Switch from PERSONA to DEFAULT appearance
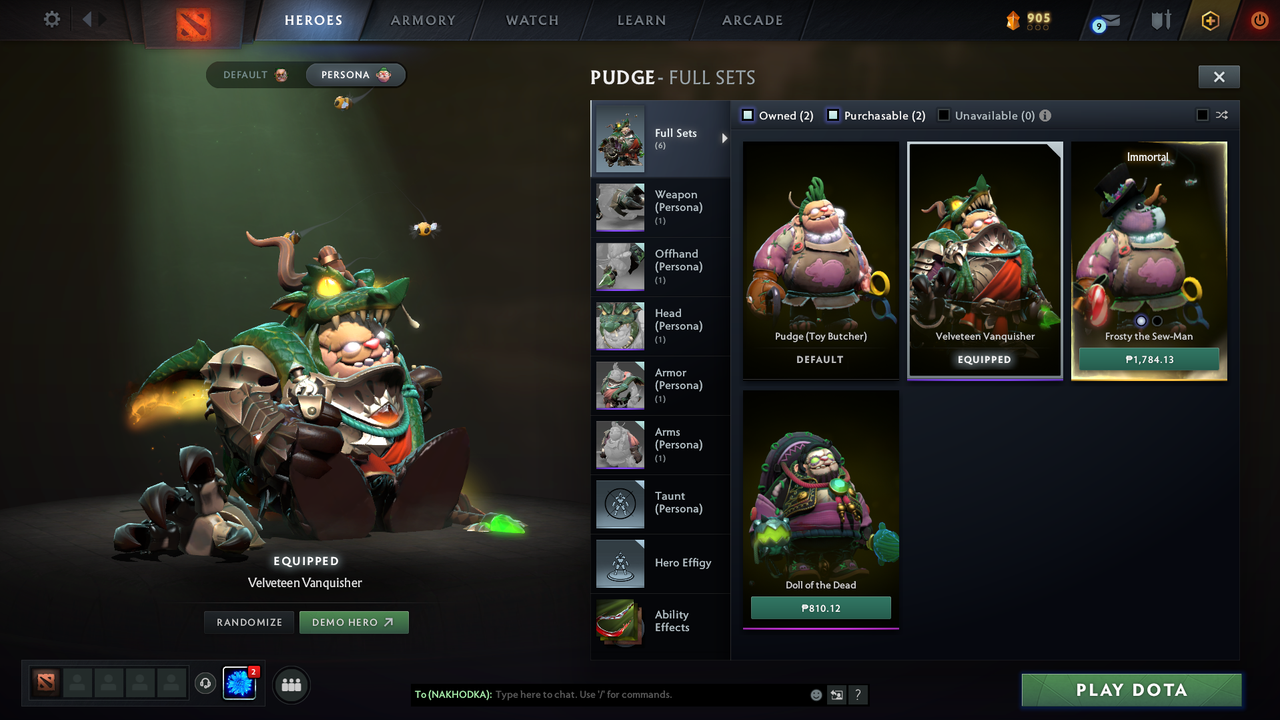Screen dimensions: 1280x720 coord(249,74)
